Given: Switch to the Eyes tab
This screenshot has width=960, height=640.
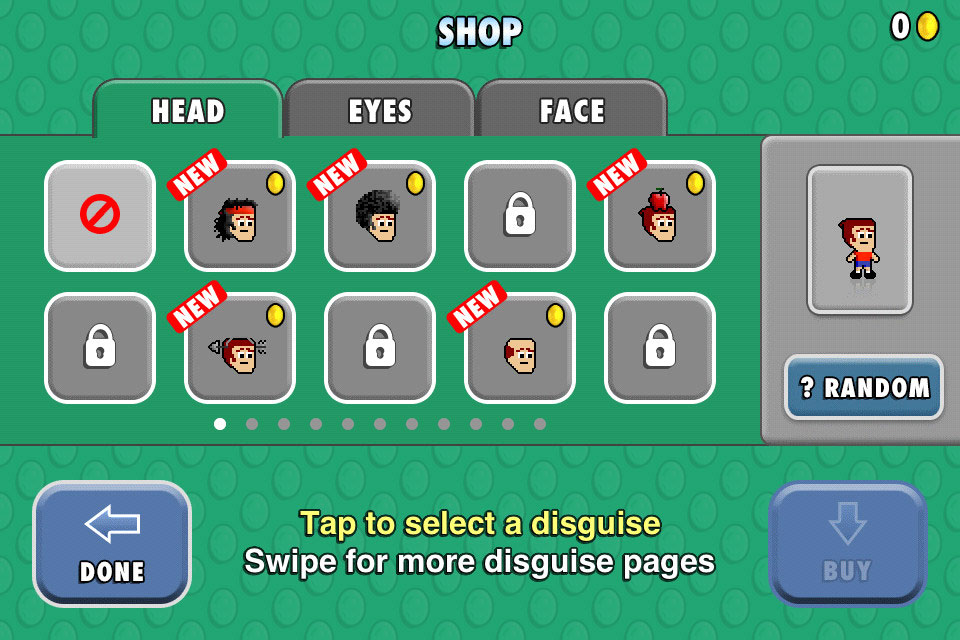Looking at the screenshot, I should pos(380,110).
